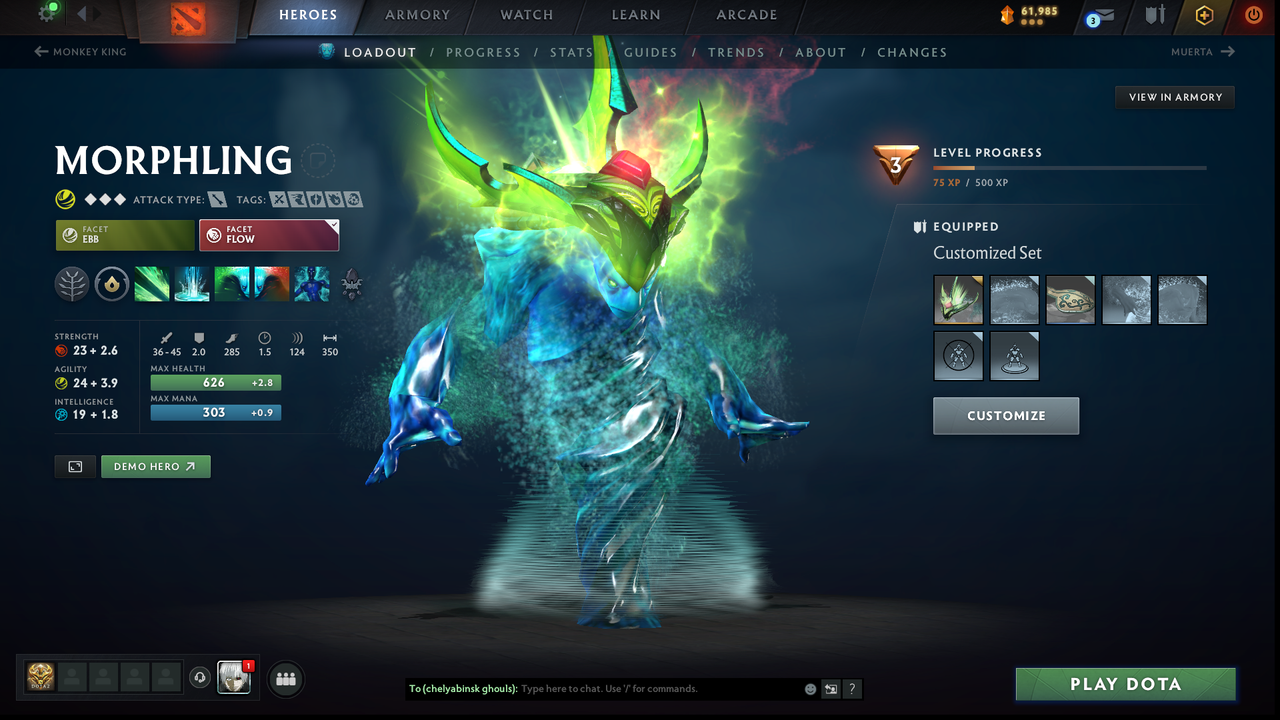Open Dota Plus via the gold hexagon icon

click(1203, 16)
